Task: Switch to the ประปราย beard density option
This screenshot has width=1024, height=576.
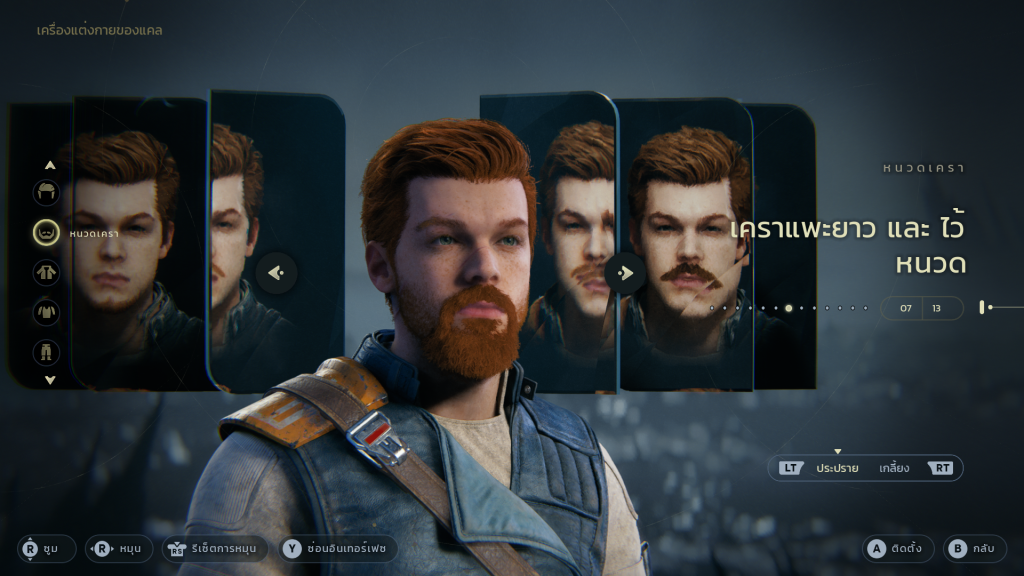Action: point(822,468)
